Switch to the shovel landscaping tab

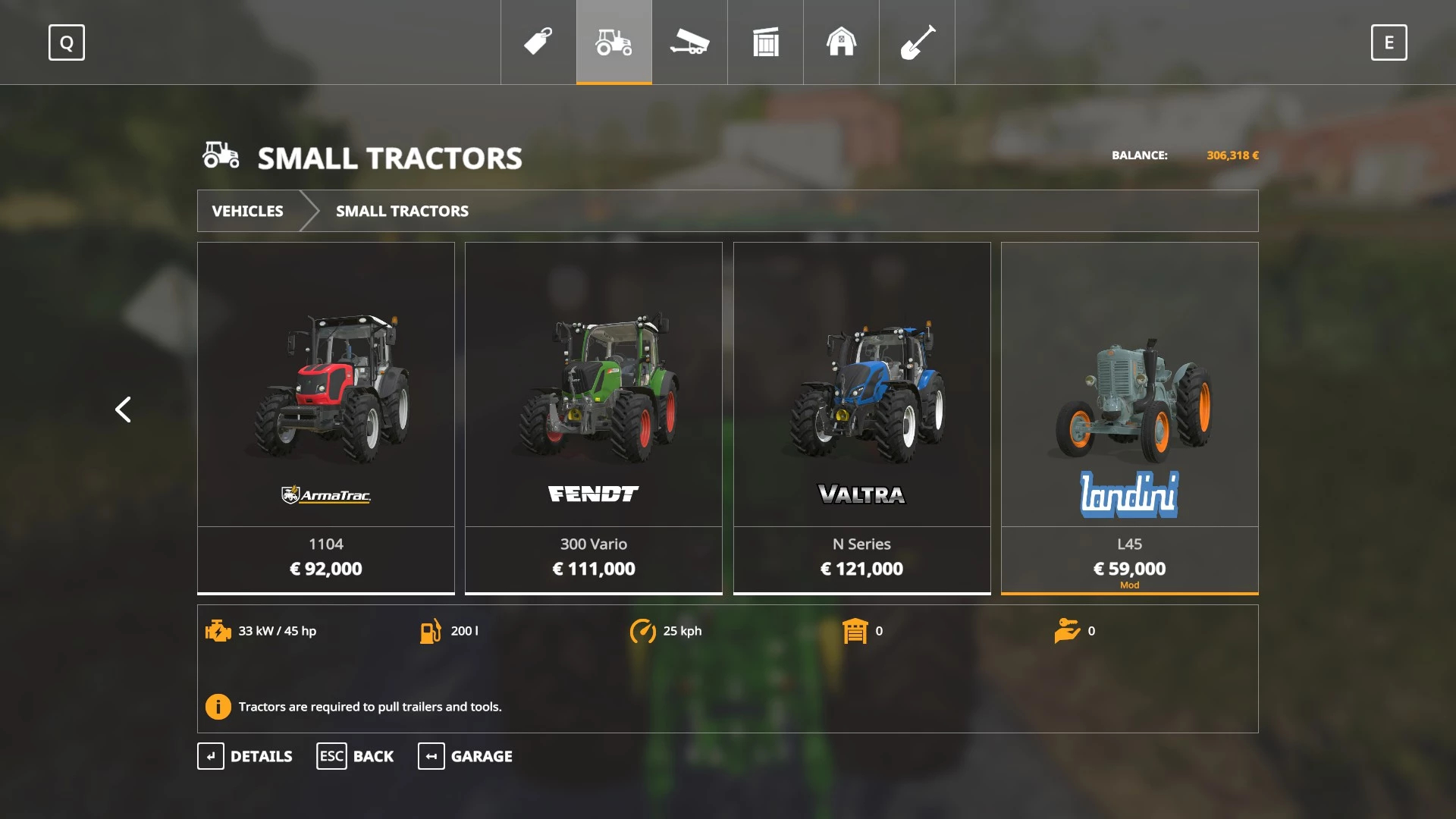point(917,42)
